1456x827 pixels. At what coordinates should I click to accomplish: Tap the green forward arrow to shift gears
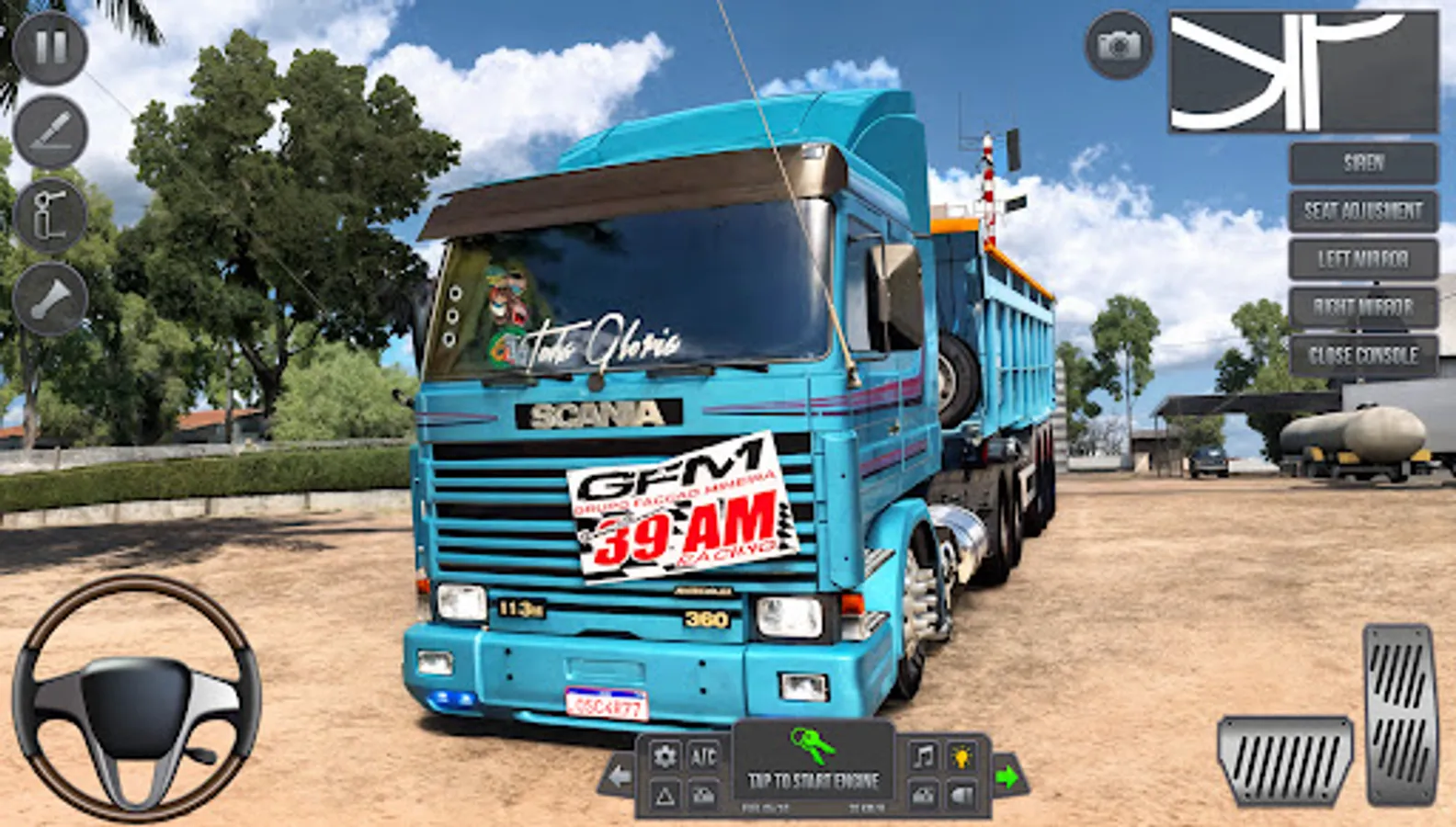[1008, 776]
